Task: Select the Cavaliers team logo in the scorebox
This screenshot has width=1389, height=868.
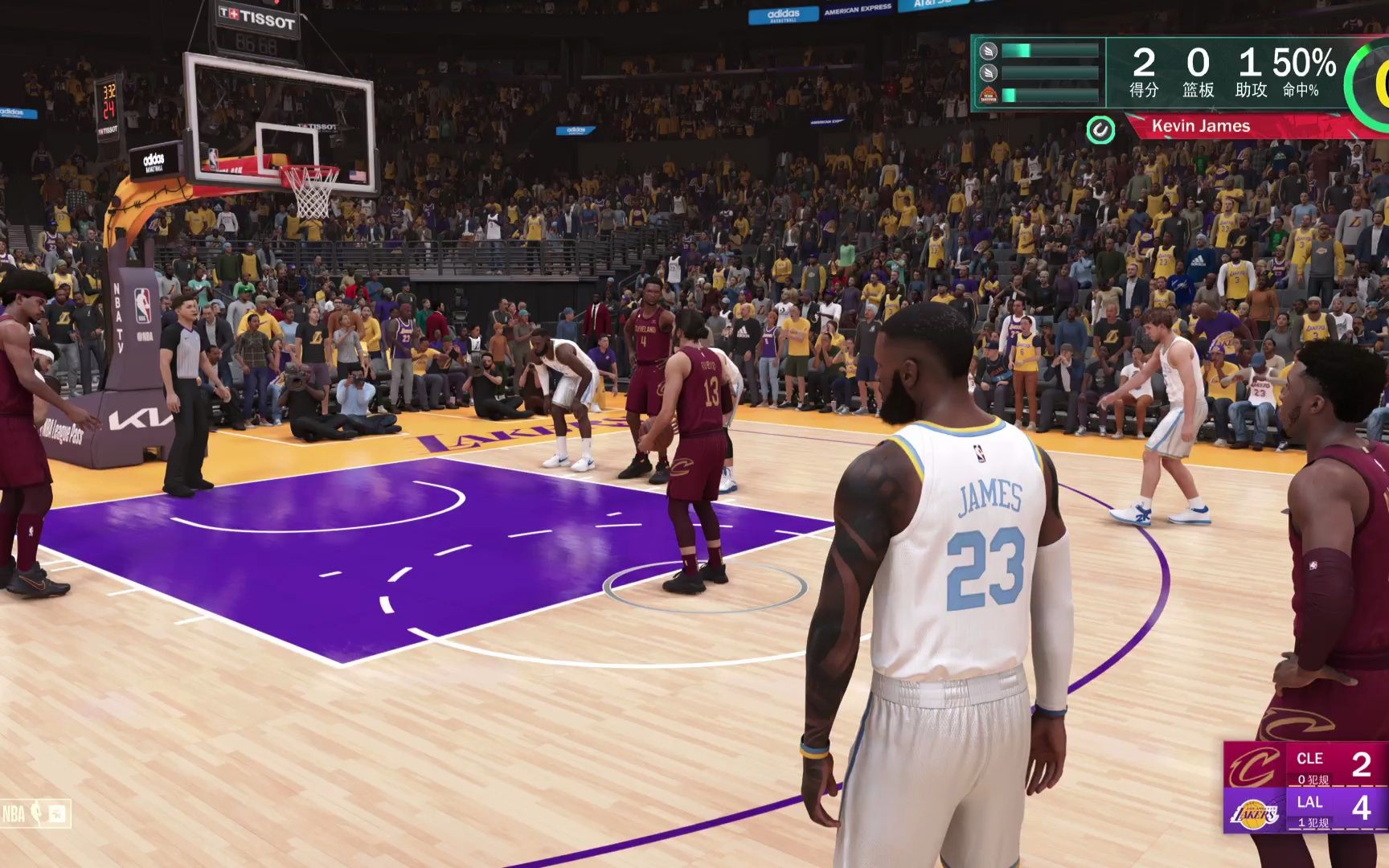Action: [1253, 765]
